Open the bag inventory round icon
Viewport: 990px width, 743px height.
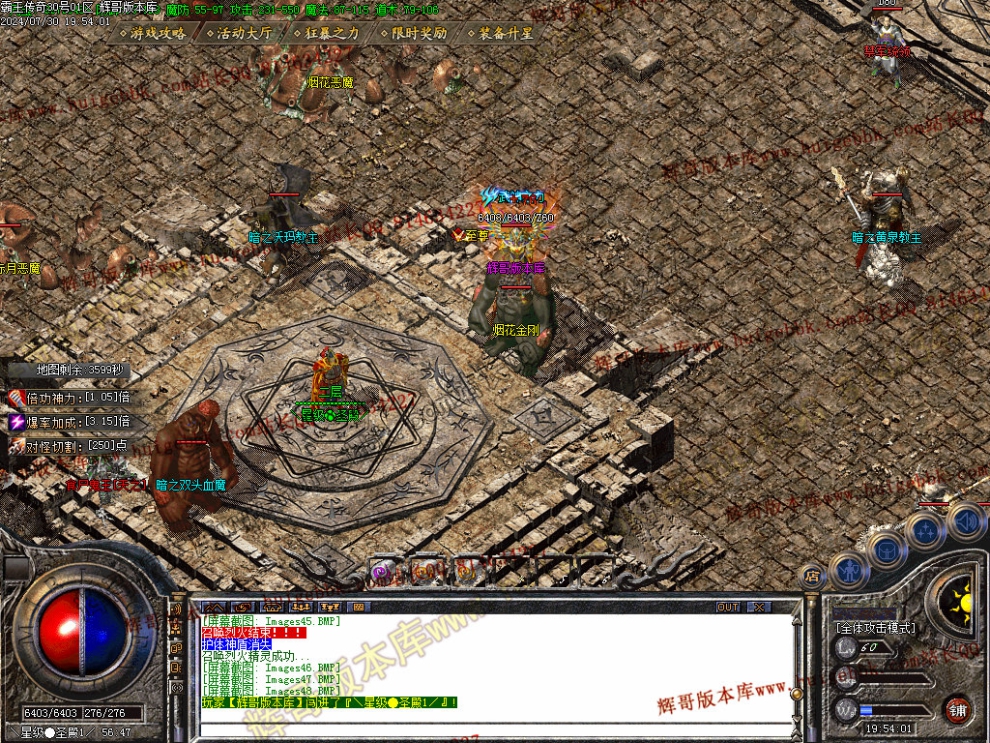click(887, 549)
